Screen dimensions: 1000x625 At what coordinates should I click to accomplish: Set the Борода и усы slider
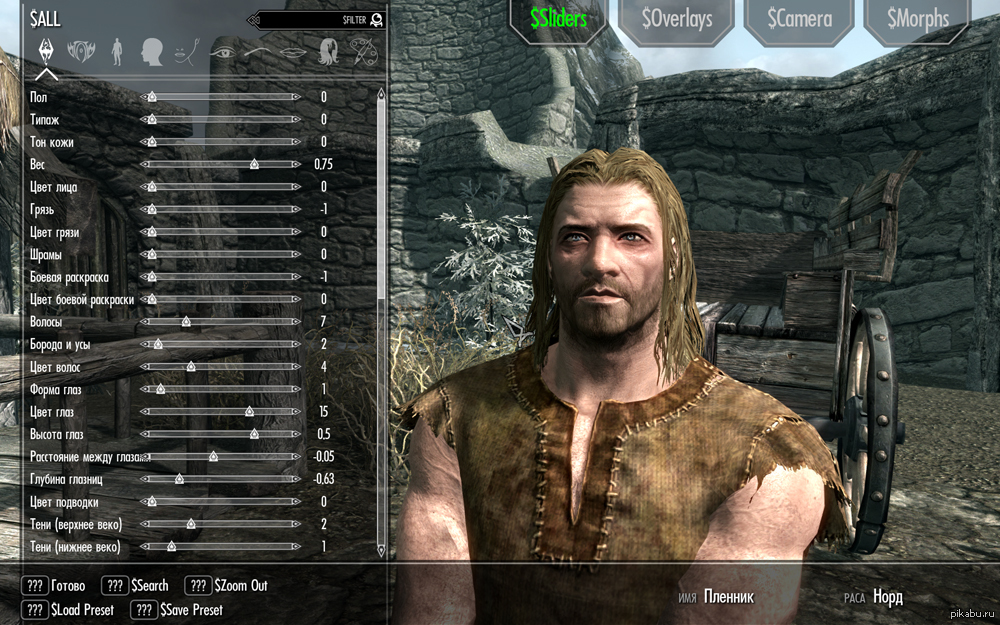point(221,344)
